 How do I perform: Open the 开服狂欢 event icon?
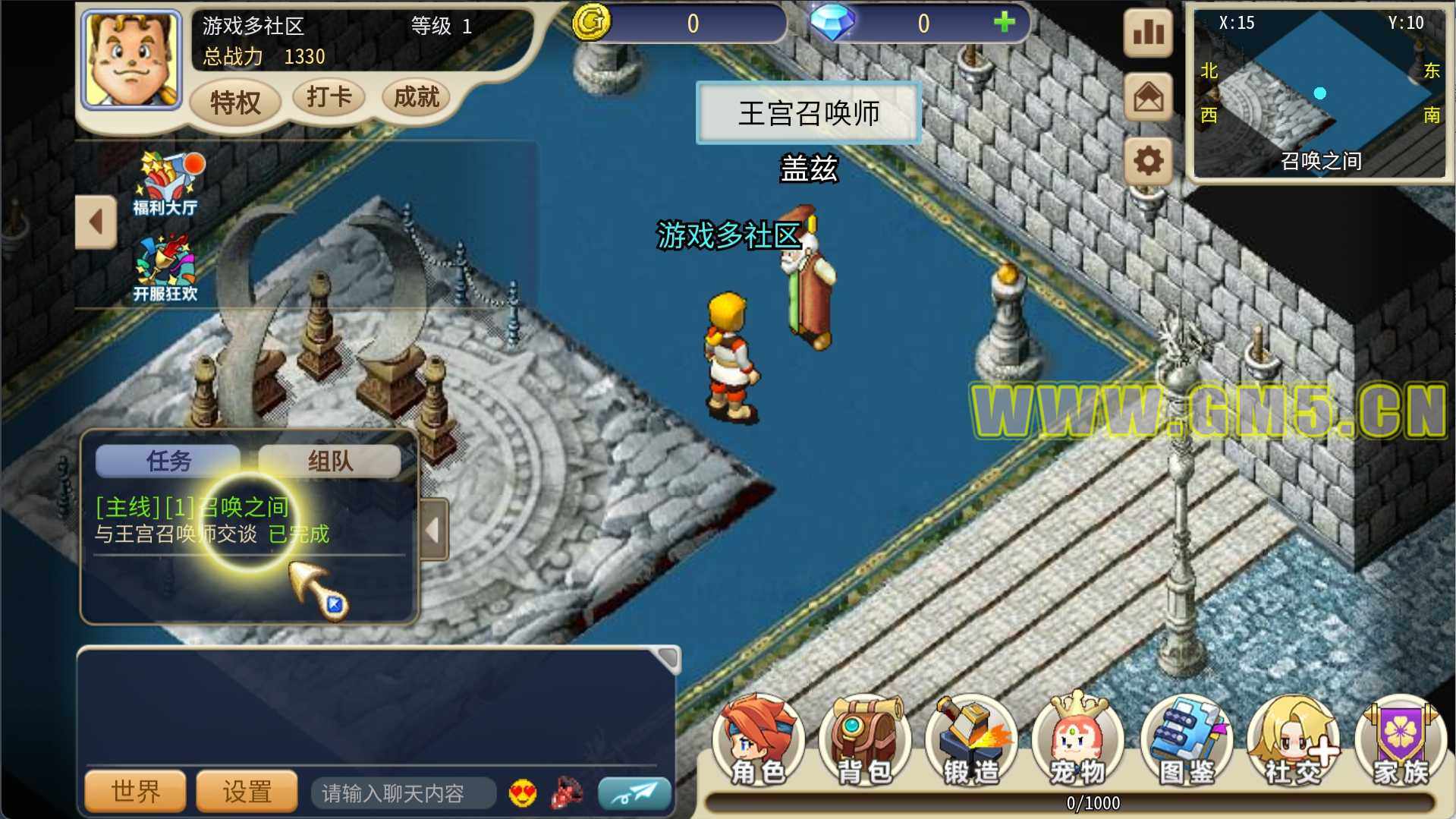pyautogui.click(x=165, y=269)
